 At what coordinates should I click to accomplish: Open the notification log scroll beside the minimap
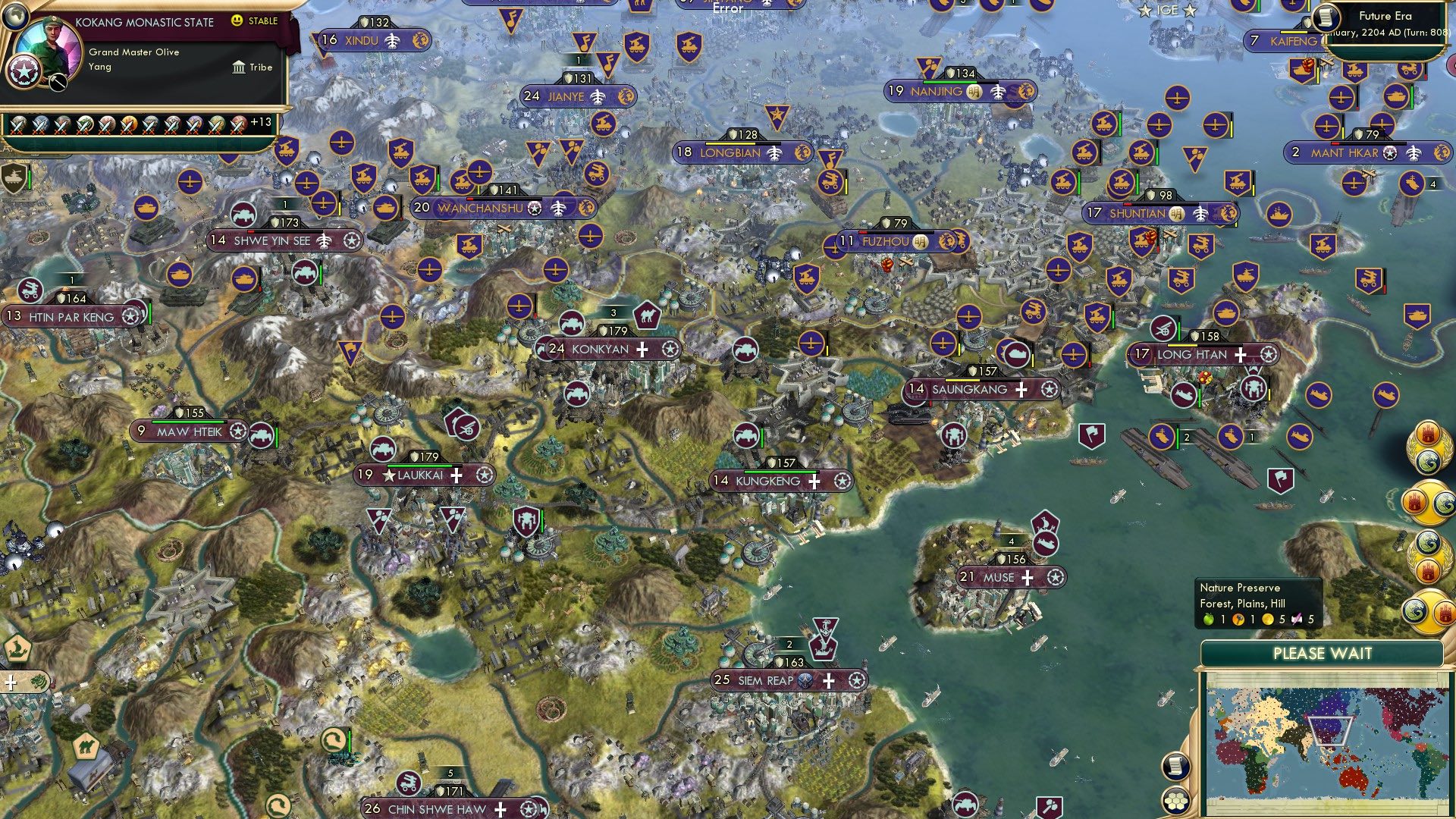click(1175, 764)
